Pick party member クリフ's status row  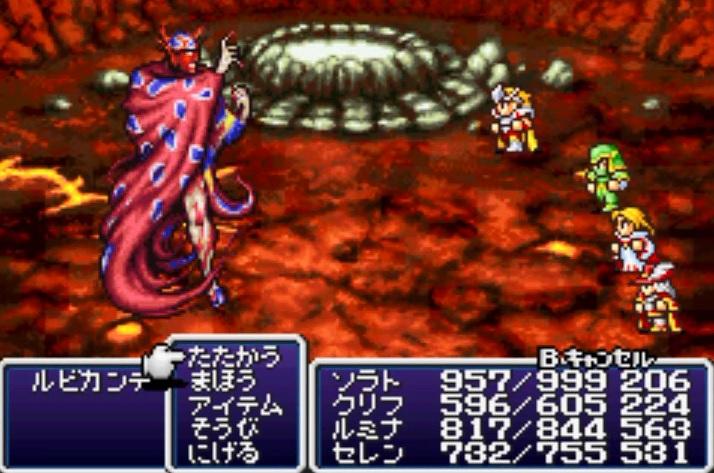[505, 405]
